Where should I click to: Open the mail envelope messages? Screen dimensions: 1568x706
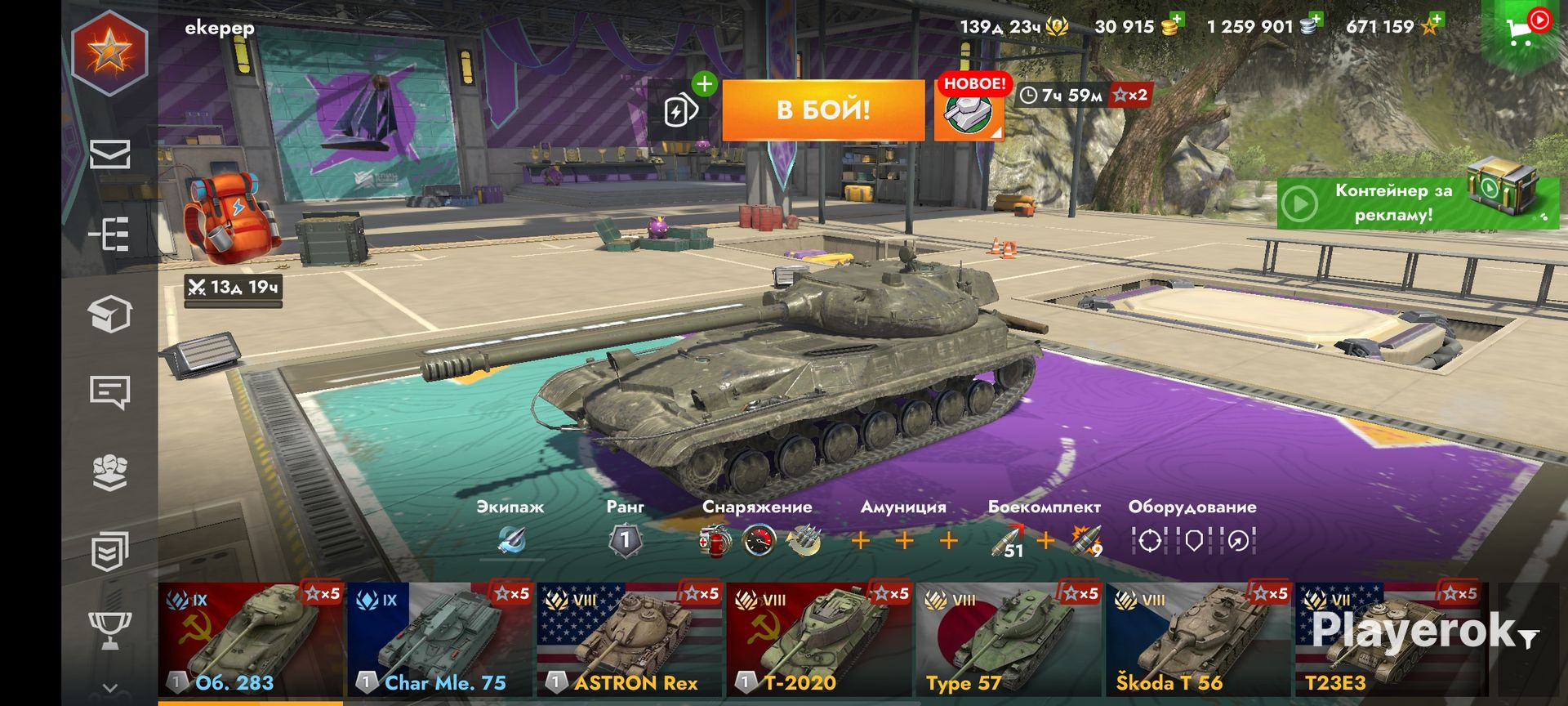pos(109,154)
